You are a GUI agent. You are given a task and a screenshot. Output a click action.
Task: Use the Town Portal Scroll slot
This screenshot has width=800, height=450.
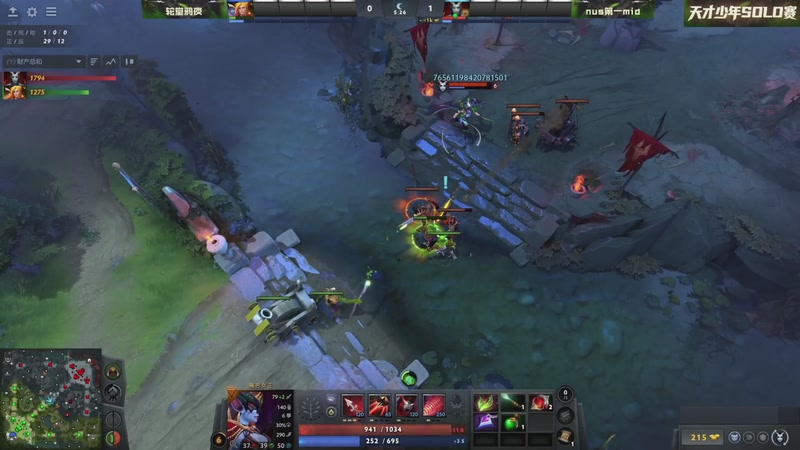(566, 435)
